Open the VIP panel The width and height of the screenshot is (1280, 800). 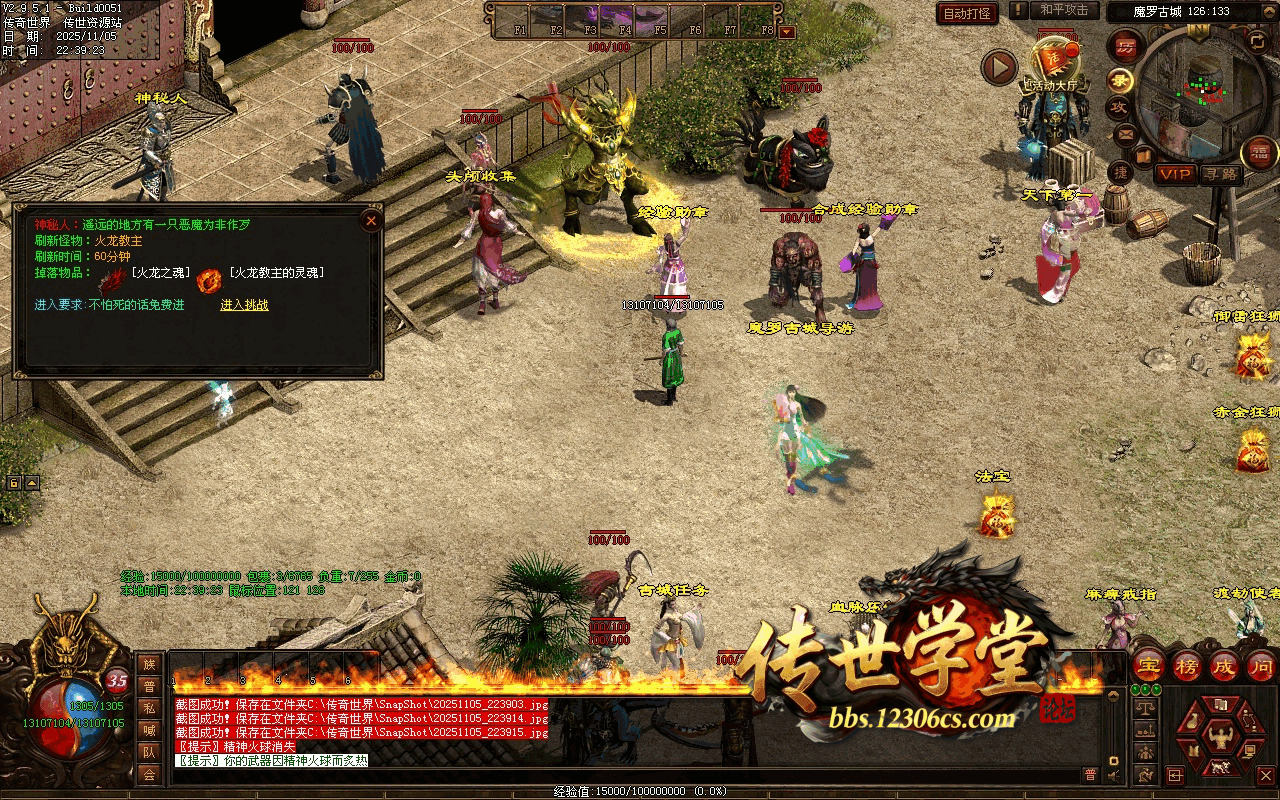click(1175, 174)
